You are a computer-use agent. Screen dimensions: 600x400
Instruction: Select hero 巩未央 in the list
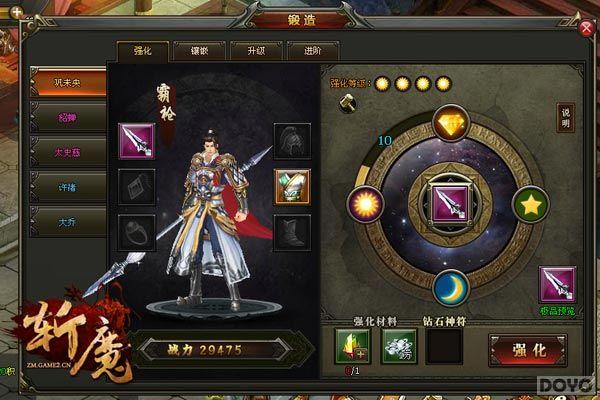click(x=68, y=82)
